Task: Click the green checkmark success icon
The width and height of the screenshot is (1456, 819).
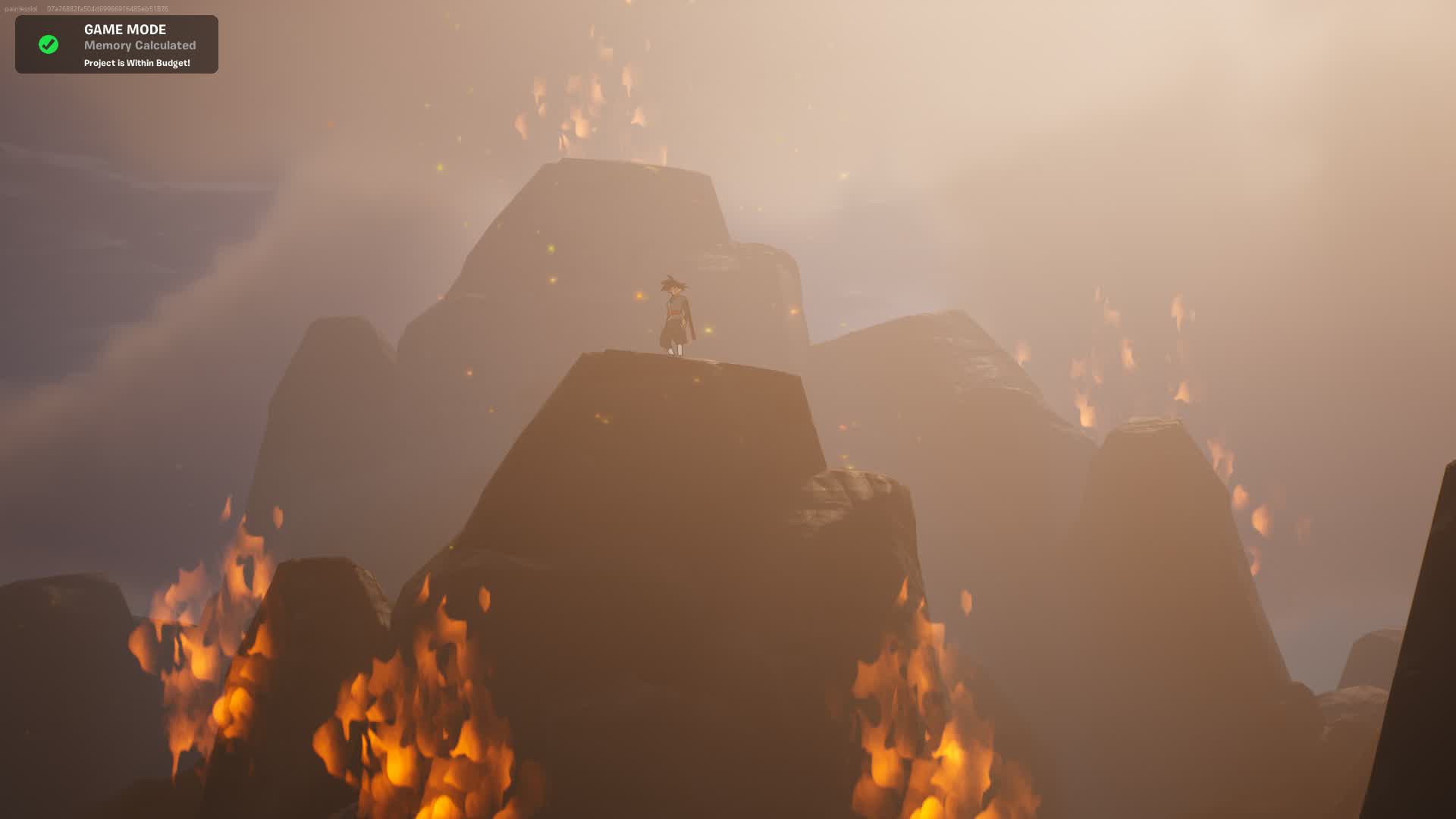Action: coord(49,43)
